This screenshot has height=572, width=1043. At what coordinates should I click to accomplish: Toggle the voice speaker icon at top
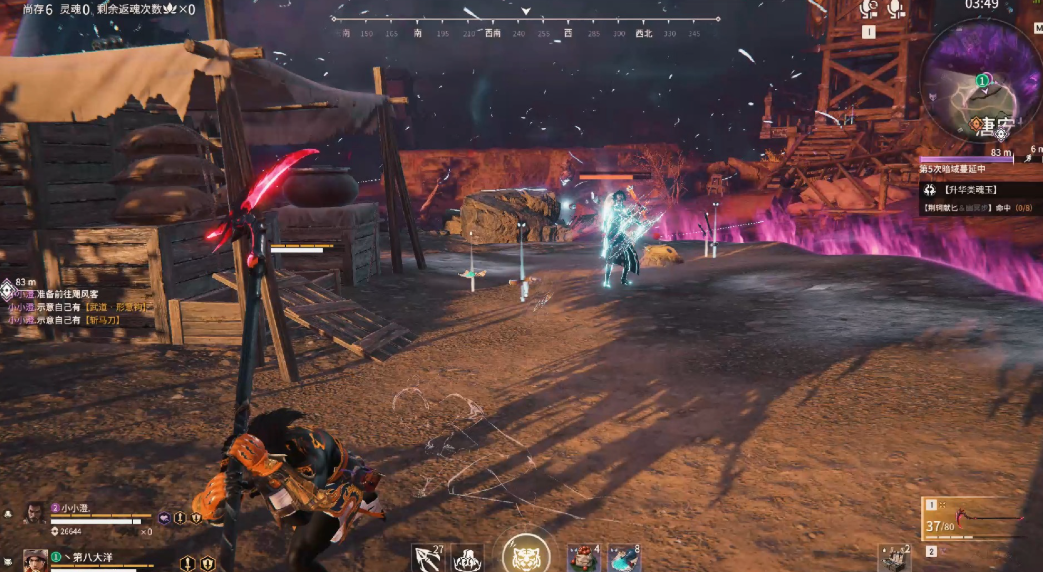click(868, 9)
